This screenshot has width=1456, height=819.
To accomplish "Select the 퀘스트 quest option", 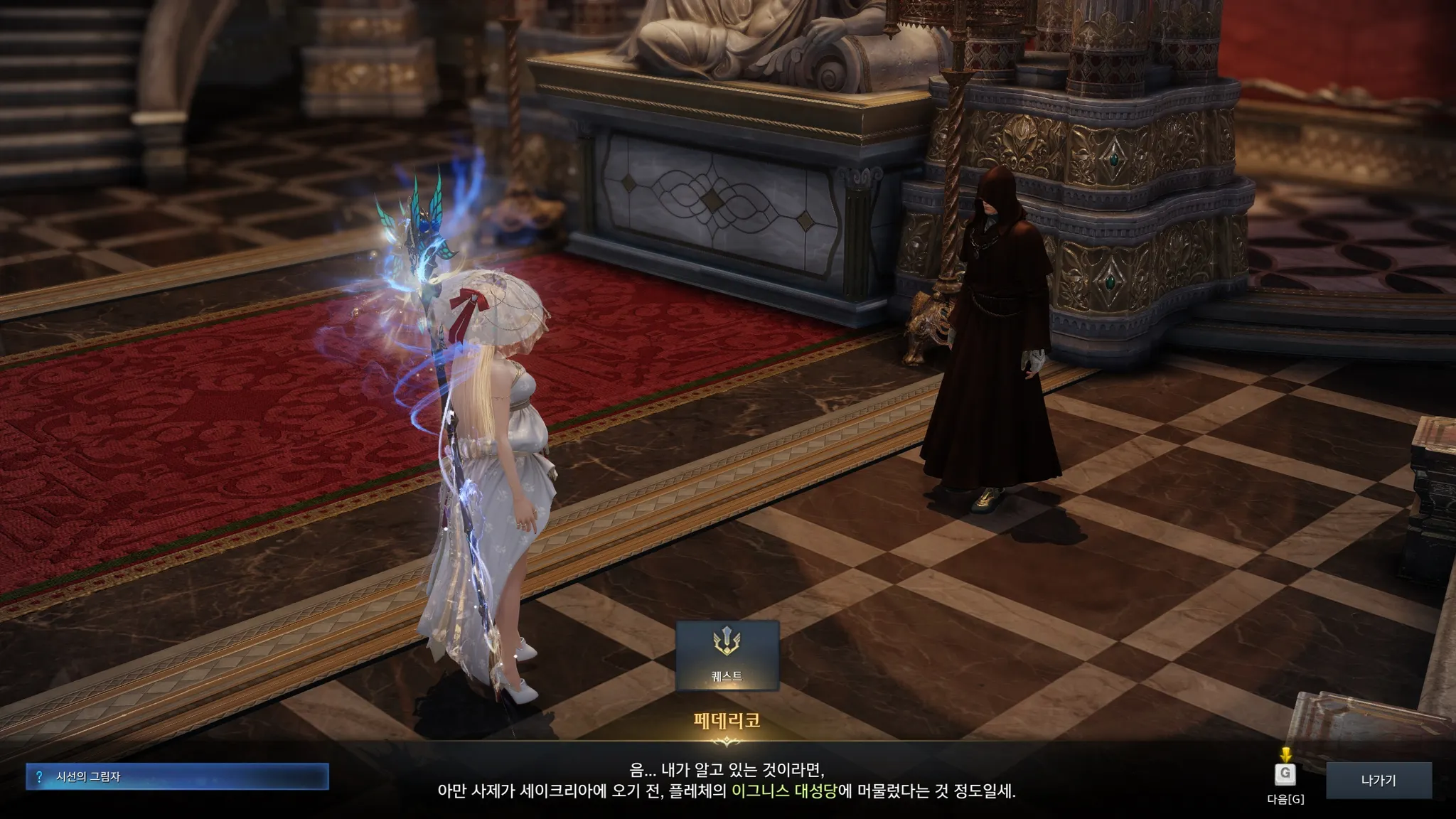I will [727, 655].
